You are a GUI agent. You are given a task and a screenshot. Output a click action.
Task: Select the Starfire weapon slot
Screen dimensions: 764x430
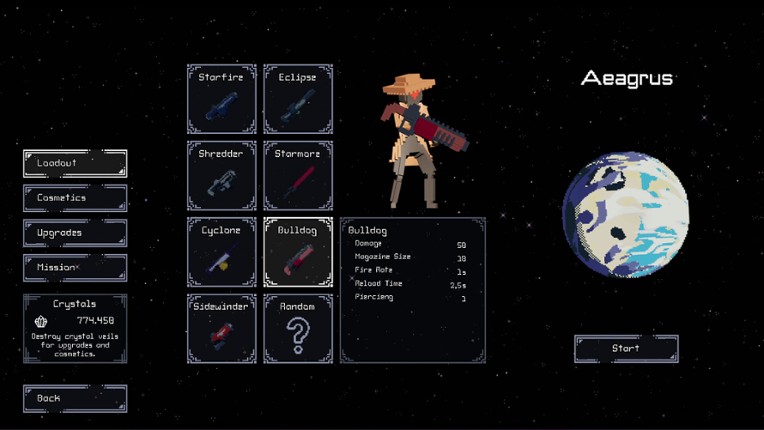tap(222, 99)
